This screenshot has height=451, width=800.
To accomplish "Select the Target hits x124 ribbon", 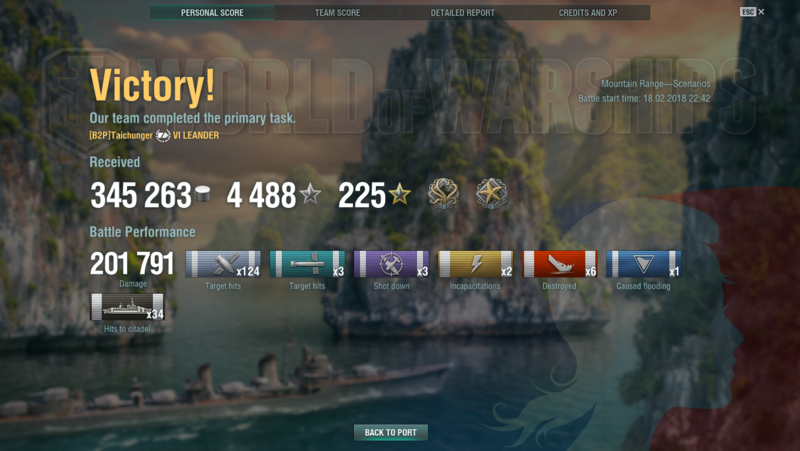I will (223, 264).
